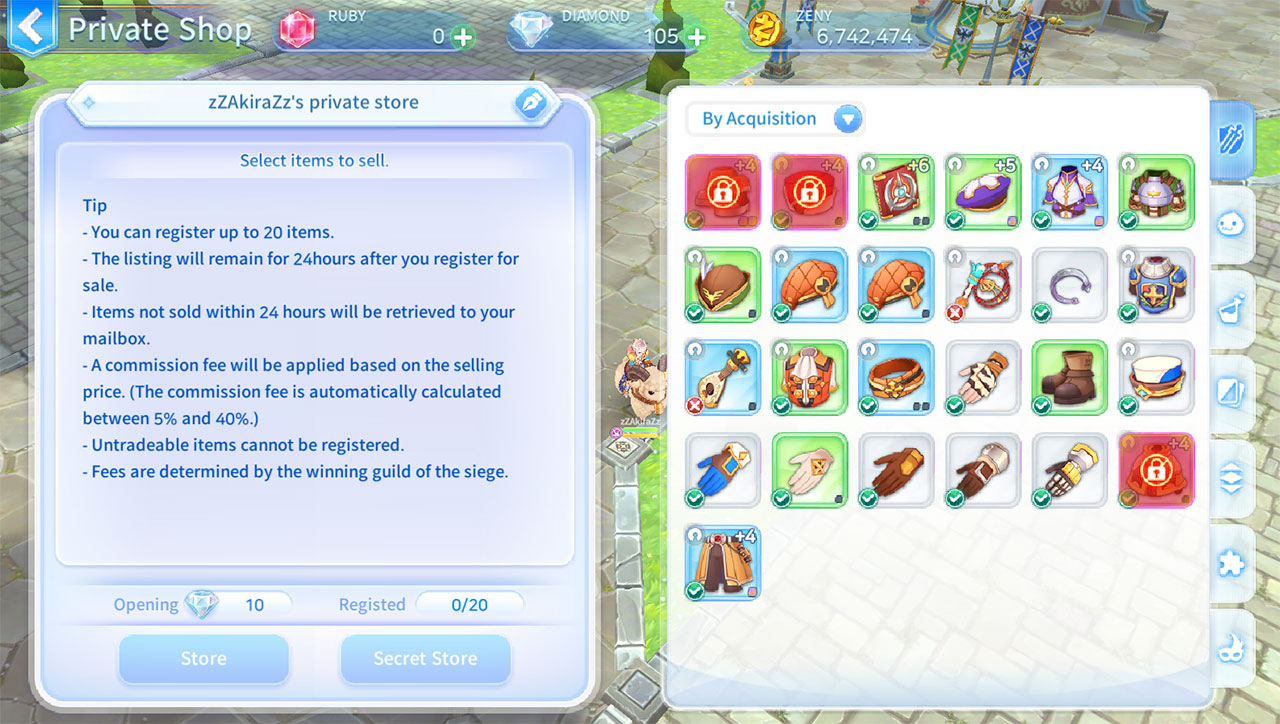Add rubies with the plus button
1280x724 pixels.
pyautogui.click(x=463, y=37)
